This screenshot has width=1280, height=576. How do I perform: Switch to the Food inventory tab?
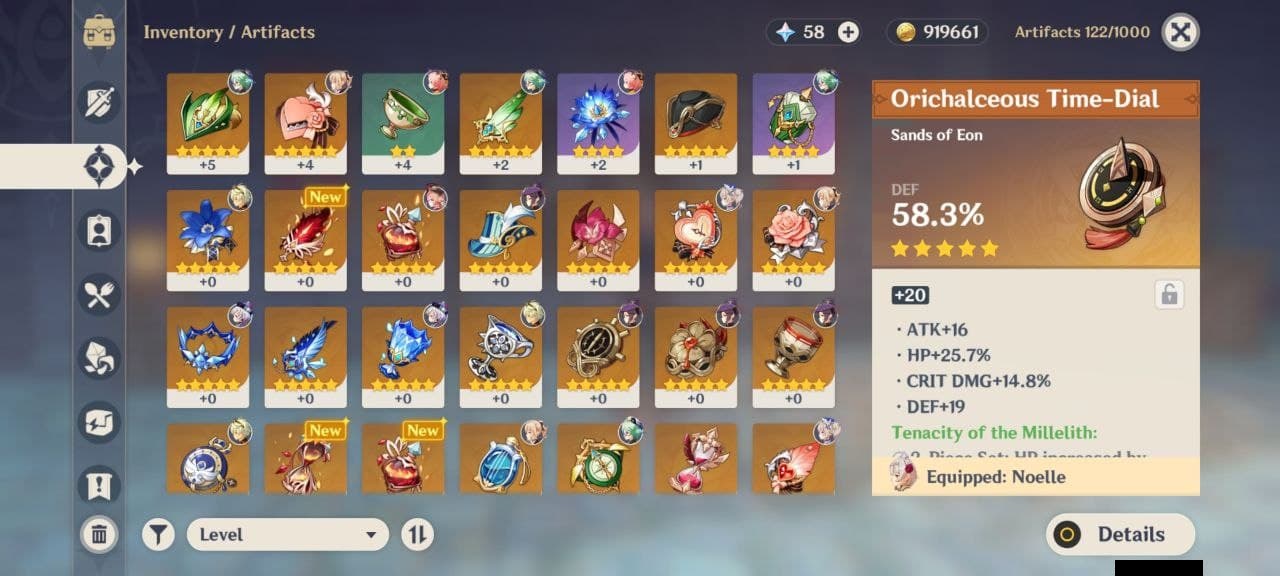[x=100, y=294]
